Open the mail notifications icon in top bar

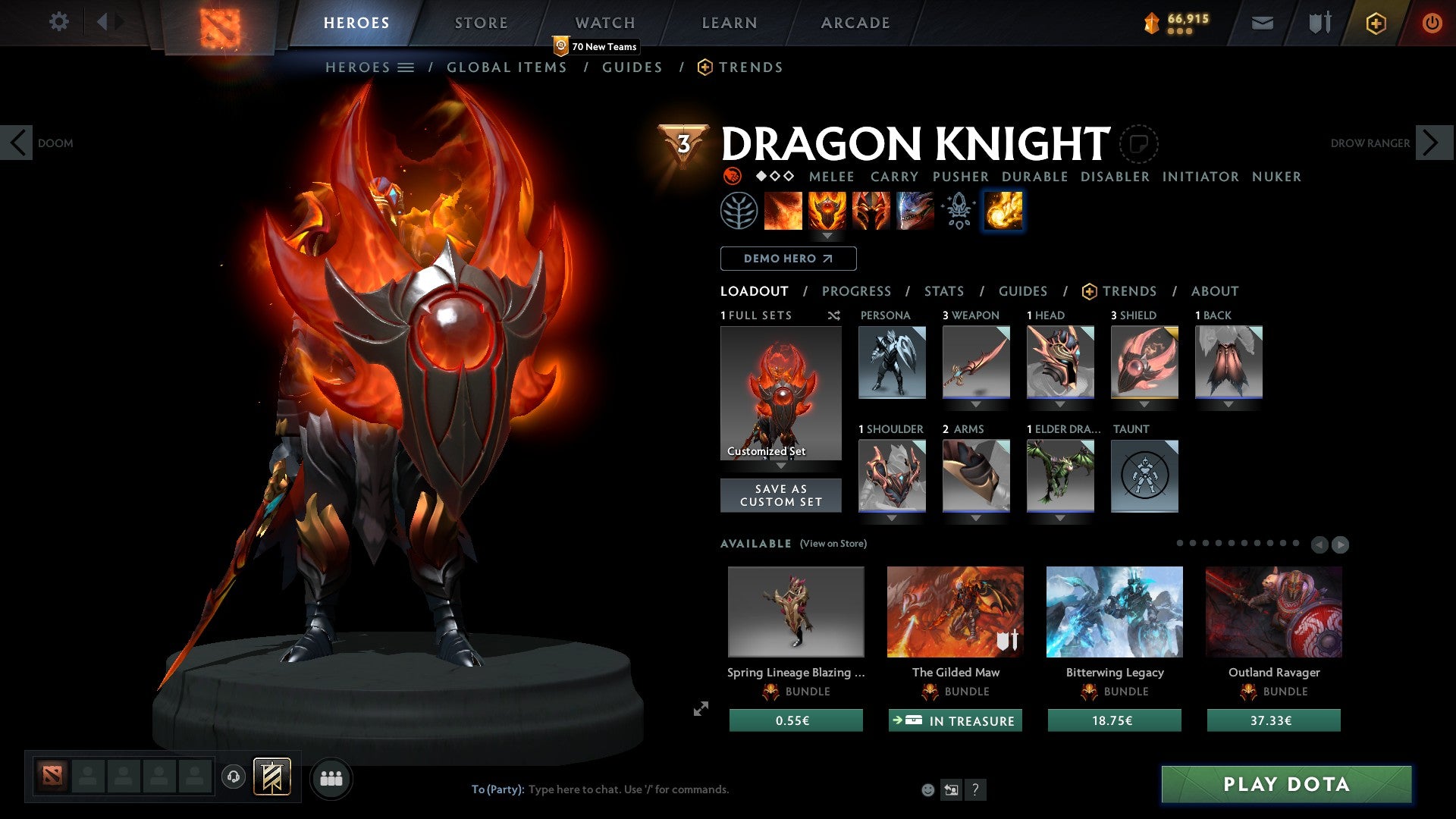tap(1263, 23)
